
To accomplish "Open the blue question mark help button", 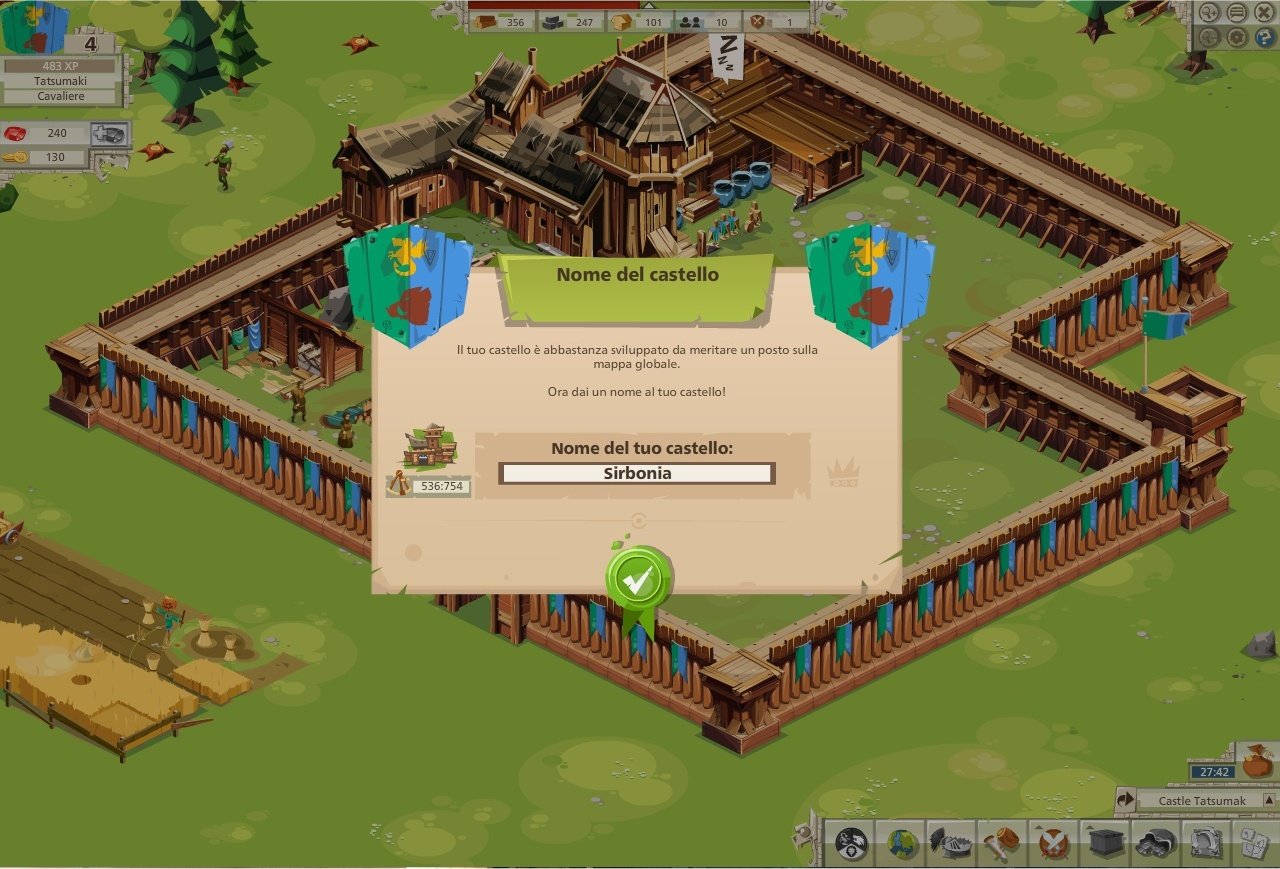I will point(1263,38).
